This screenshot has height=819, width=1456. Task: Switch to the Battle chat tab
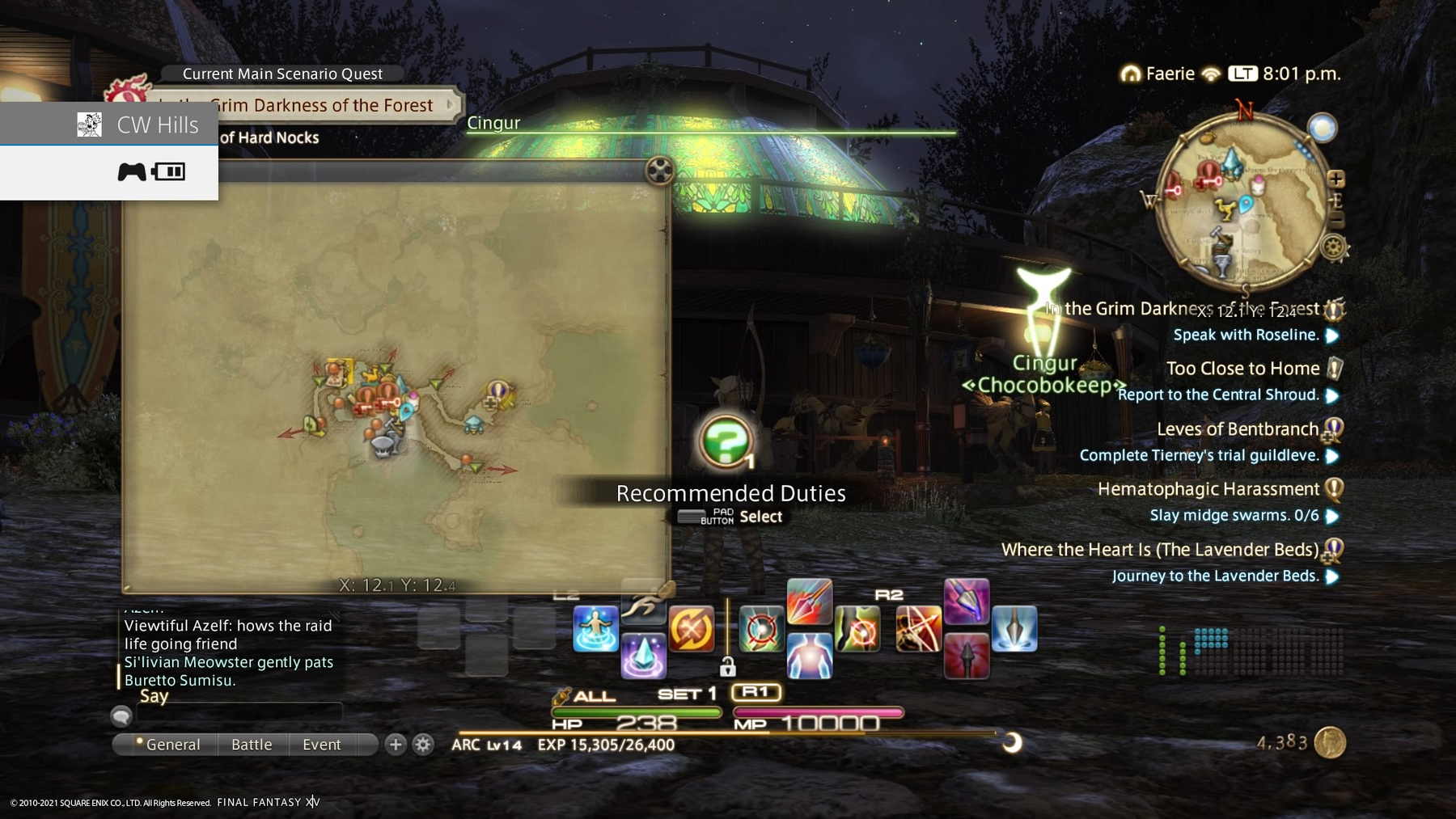(252, 744)
